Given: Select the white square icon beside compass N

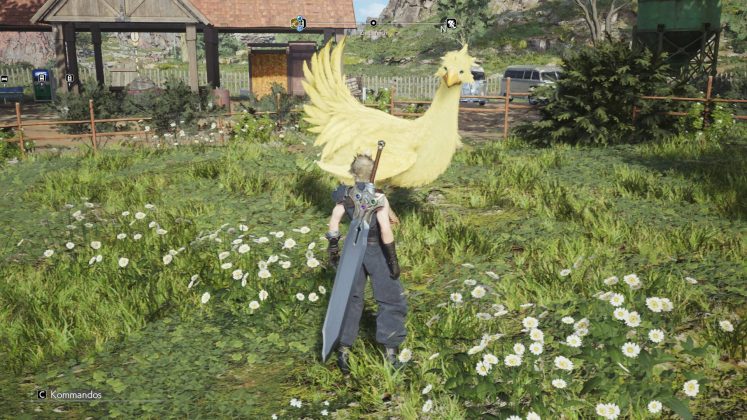Looking at the screenshot, I should [451, 23].
